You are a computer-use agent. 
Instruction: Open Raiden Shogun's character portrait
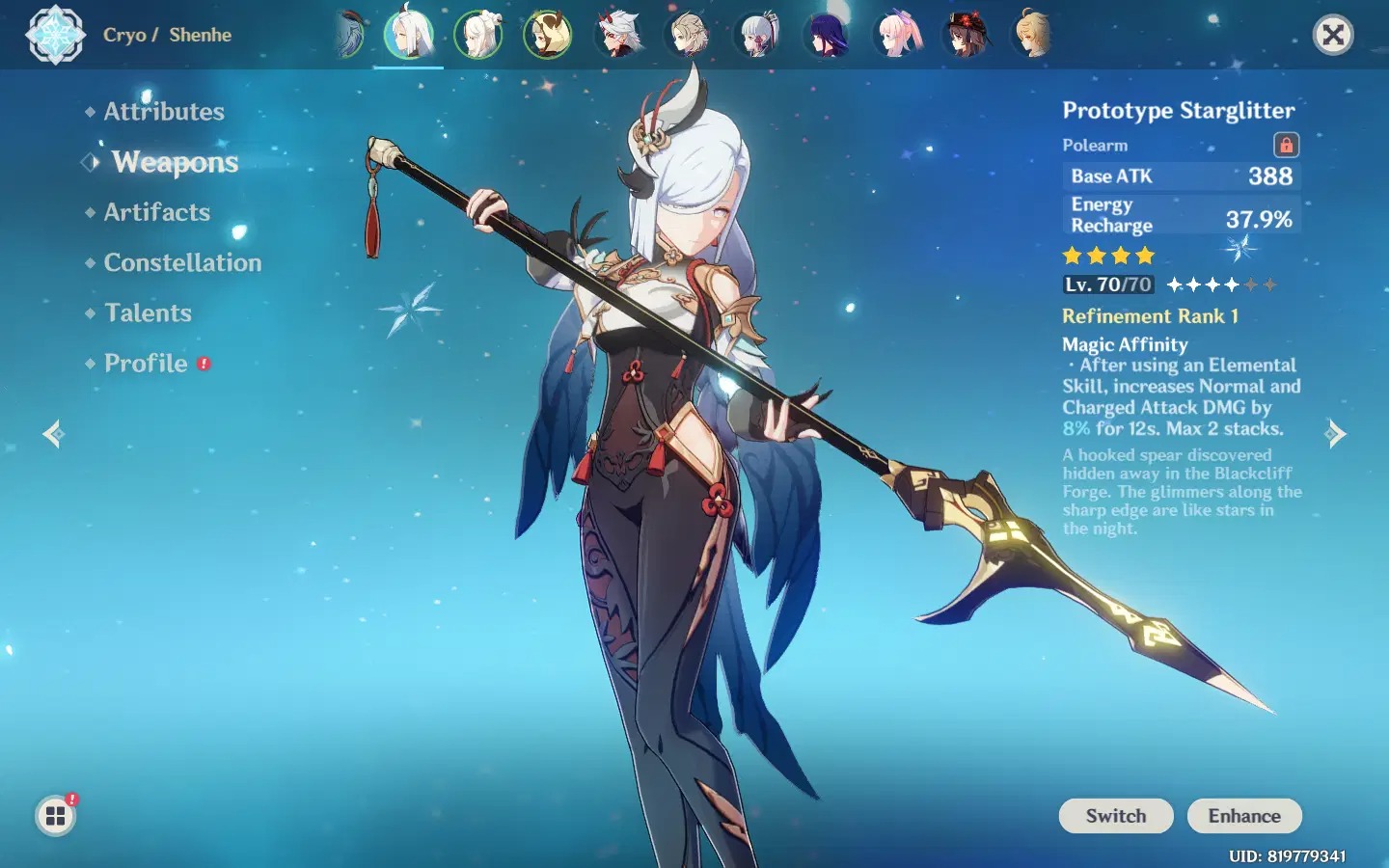coord(827,36)
